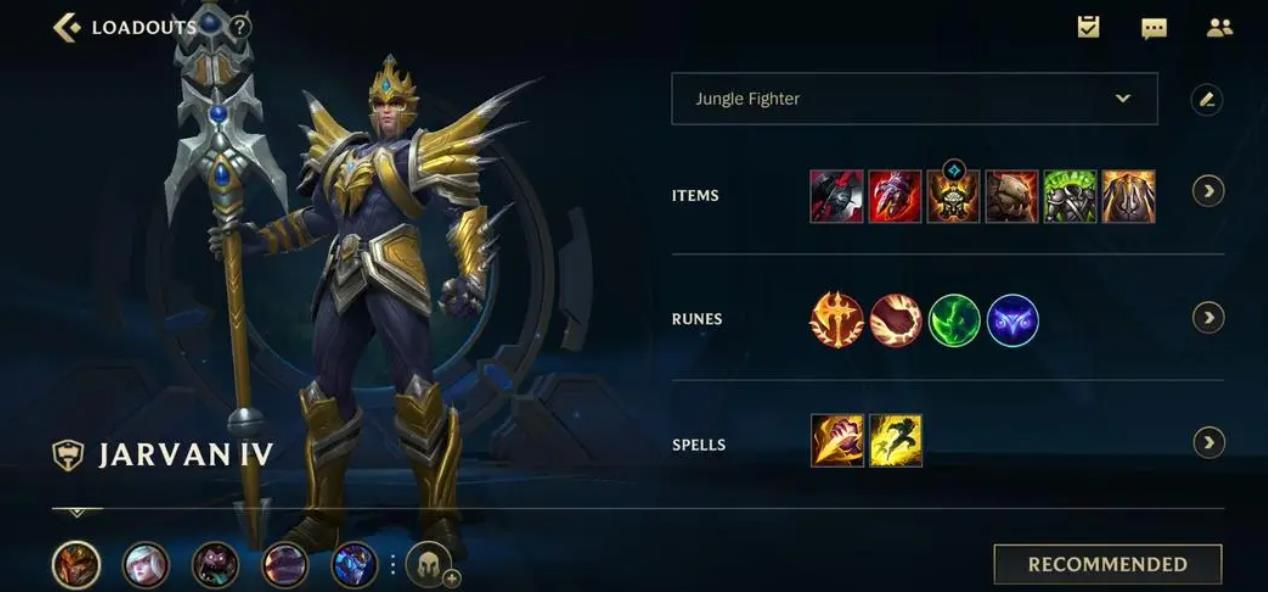The height and width of the screenshot is (592, 1268).
Task: Open the chat speech bubble icon
Action: tap(1154, 28)
